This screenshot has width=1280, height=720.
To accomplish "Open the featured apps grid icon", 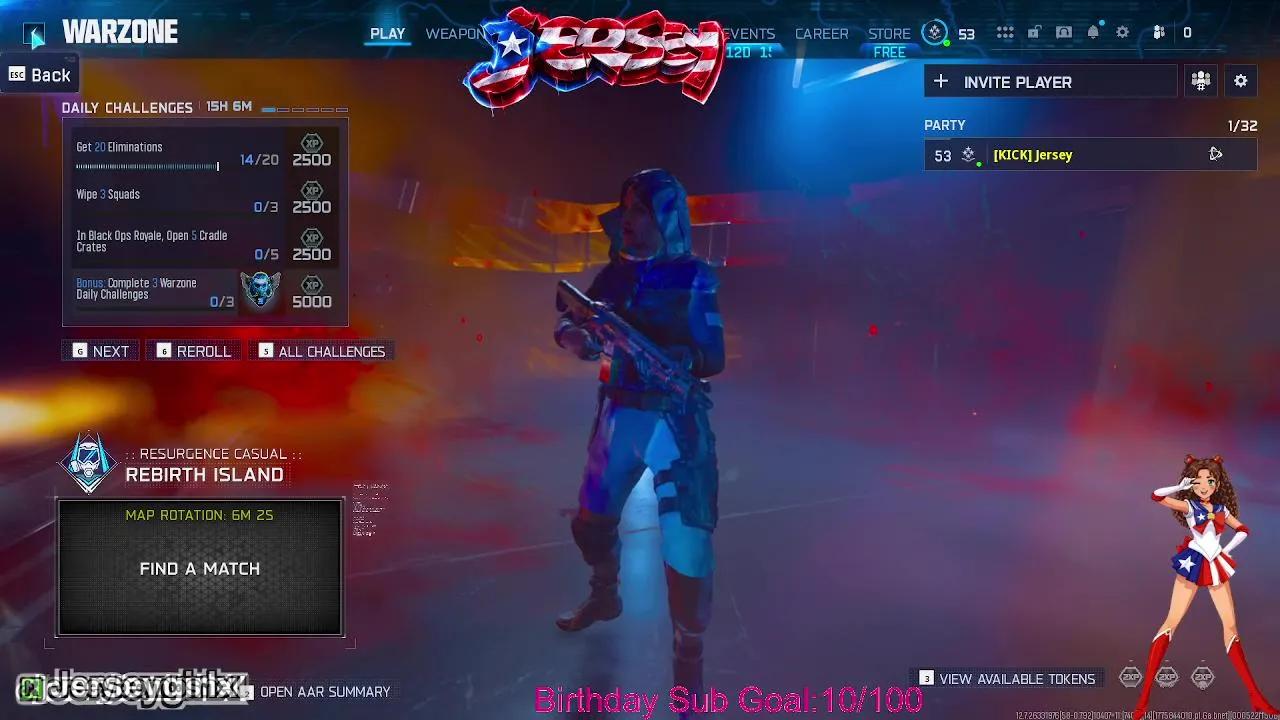I will 1005,32.
